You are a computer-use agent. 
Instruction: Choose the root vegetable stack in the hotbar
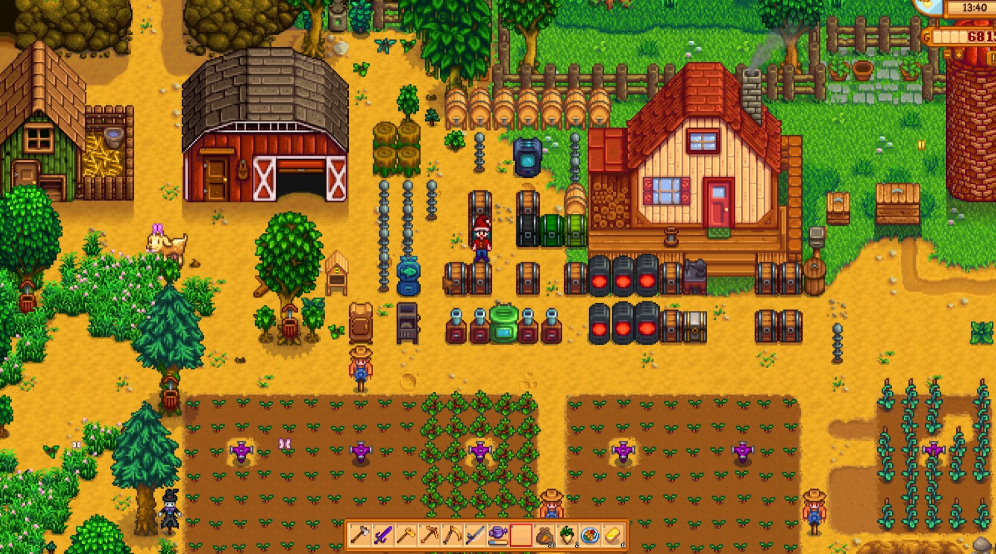pos(567,536)
